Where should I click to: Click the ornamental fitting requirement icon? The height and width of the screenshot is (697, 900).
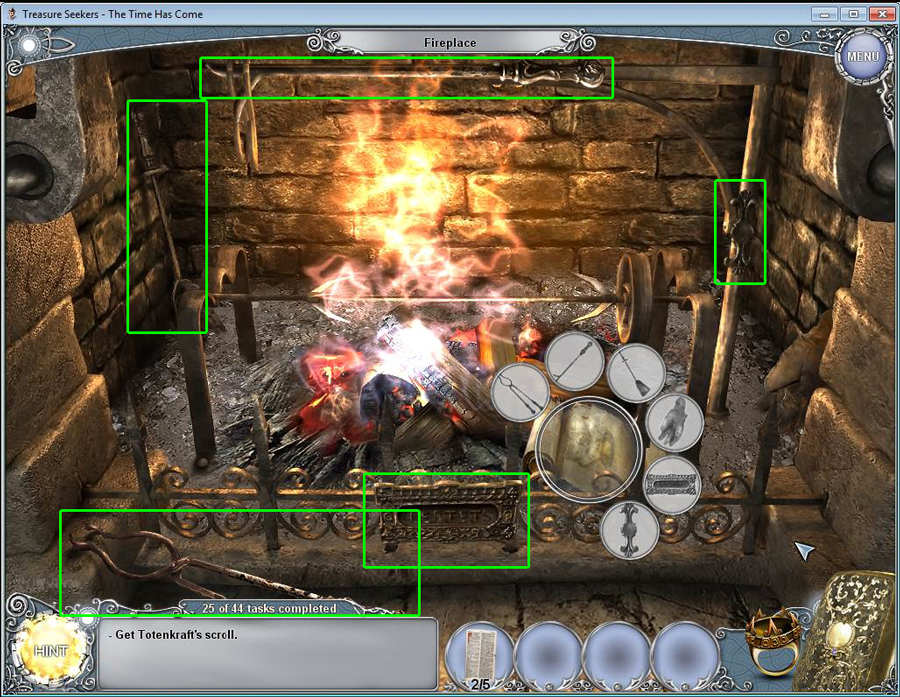pos(629,529)
